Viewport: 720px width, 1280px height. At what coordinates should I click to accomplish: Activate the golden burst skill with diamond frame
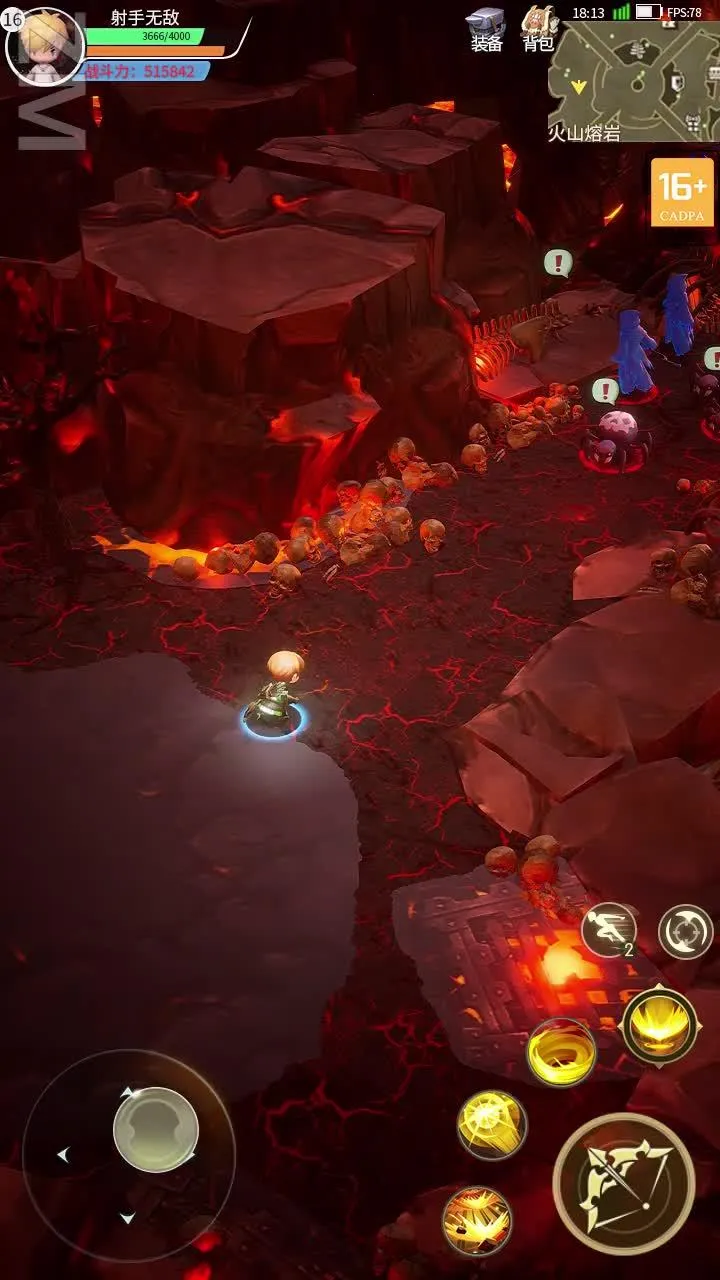(660, 1025)
